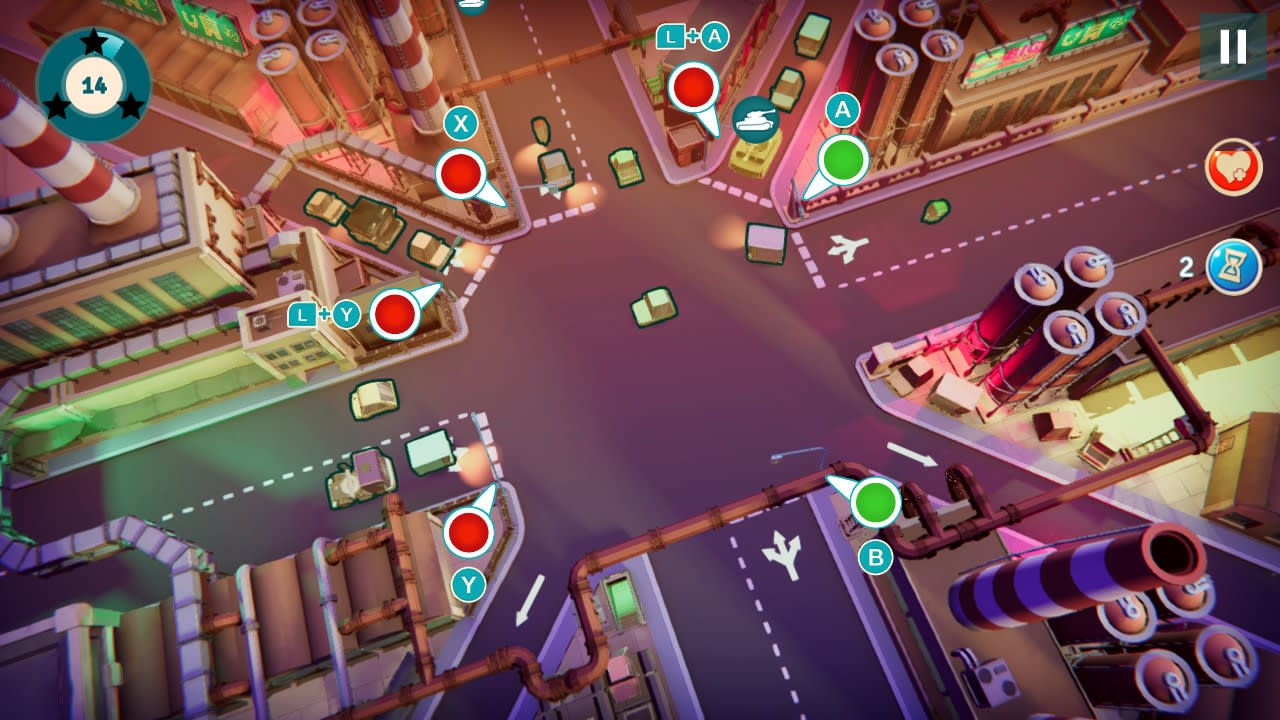
Task: Toggle the red traffic light marked X
Action: [x=460, y=173]
